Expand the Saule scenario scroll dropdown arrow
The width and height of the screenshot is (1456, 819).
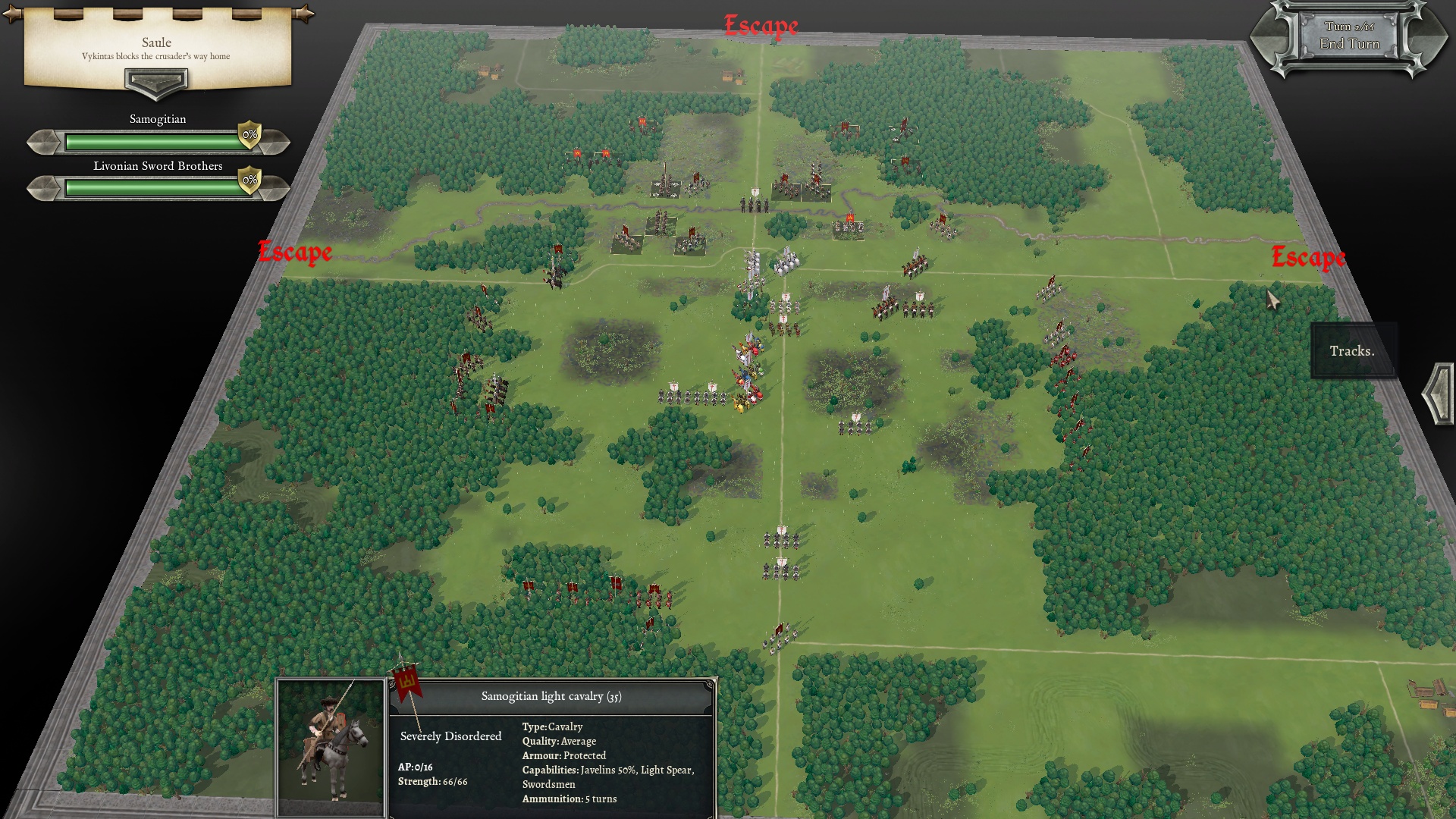click(x=156, y=82)
